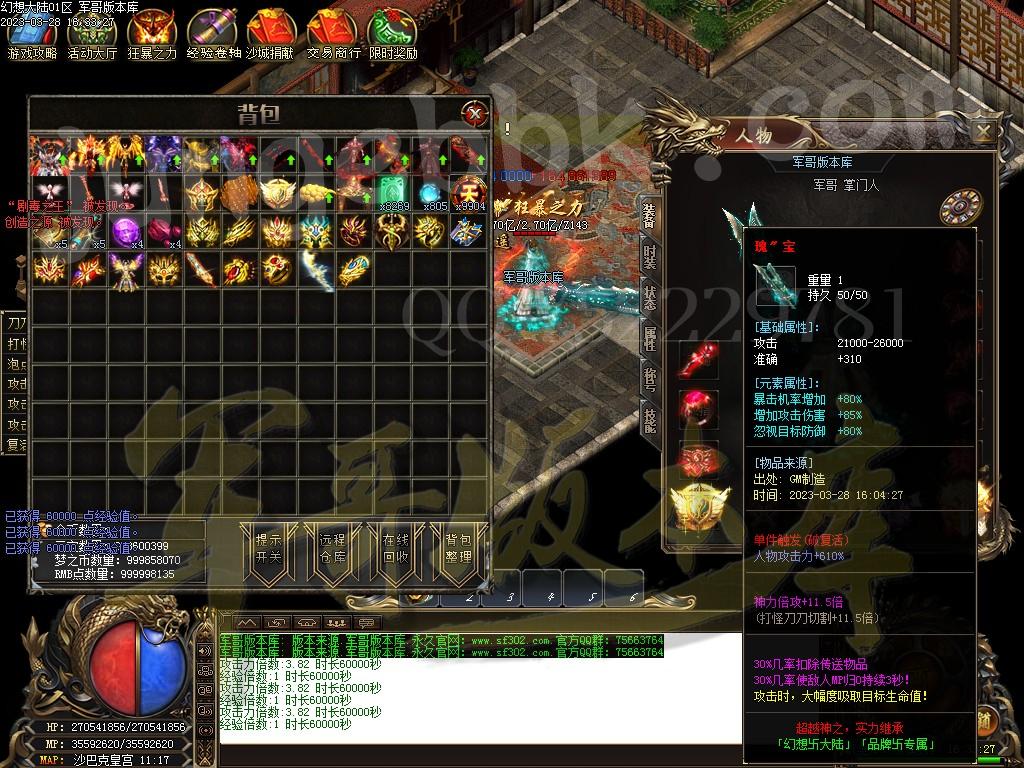Screen dimensions: 1024x768
Task: Close the 背包 backpack window
Action: 473,112
